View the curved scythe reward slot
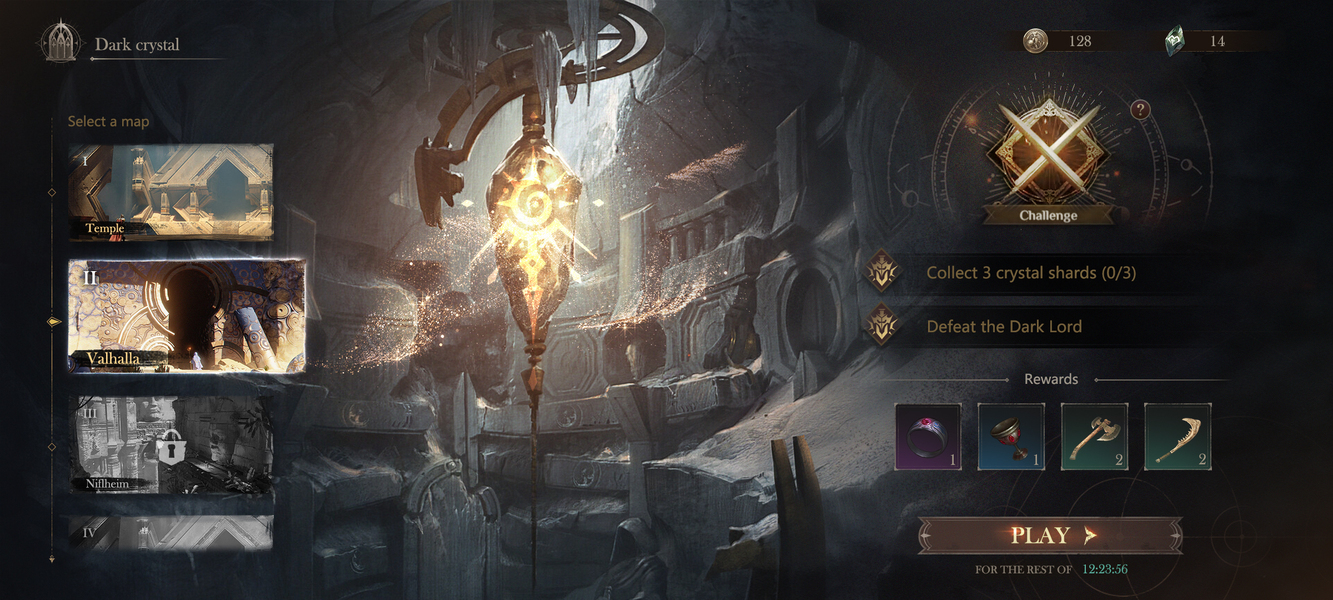The image size is (1333, 600). pos(1177,437)
